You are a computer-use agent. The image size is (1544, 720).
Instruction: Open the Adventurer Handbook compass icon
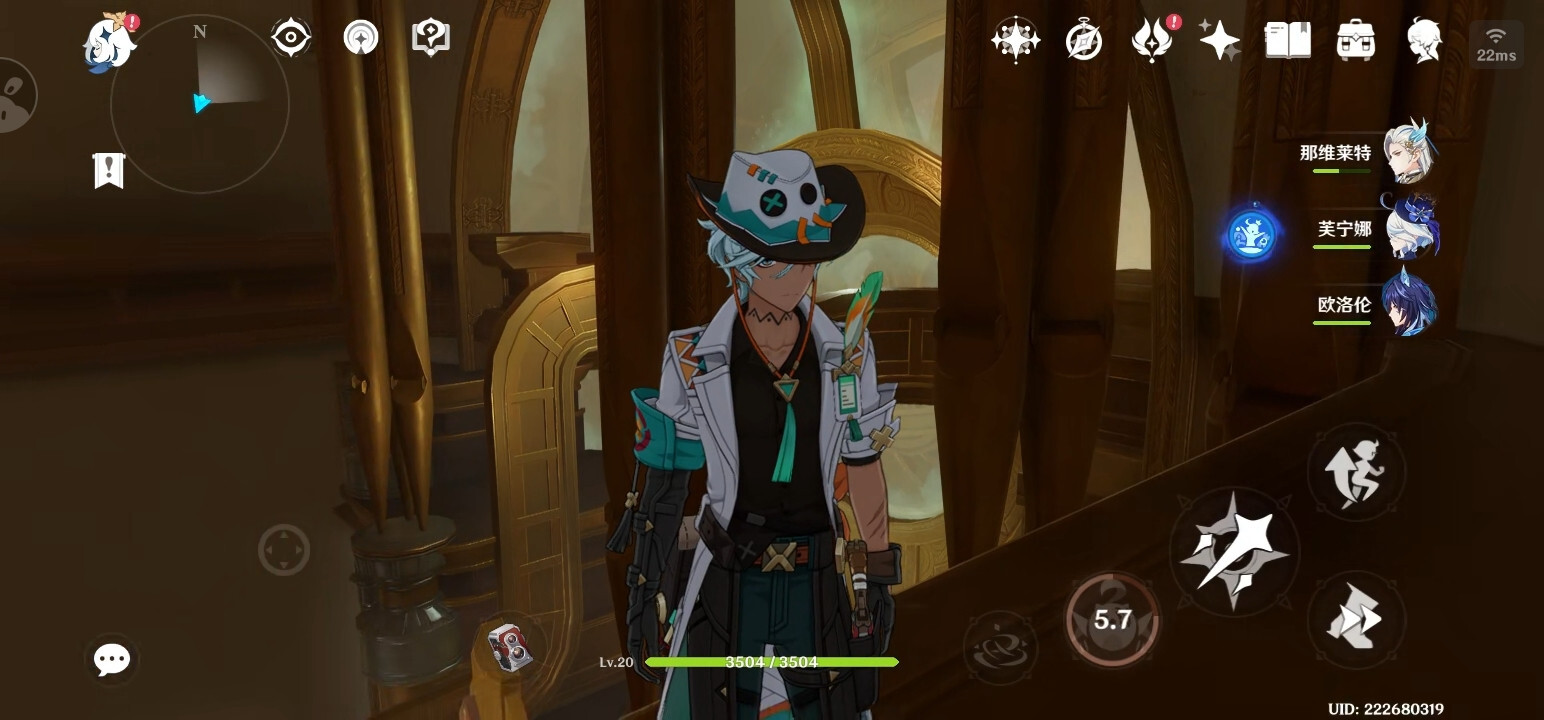[x=1083, y=41]
